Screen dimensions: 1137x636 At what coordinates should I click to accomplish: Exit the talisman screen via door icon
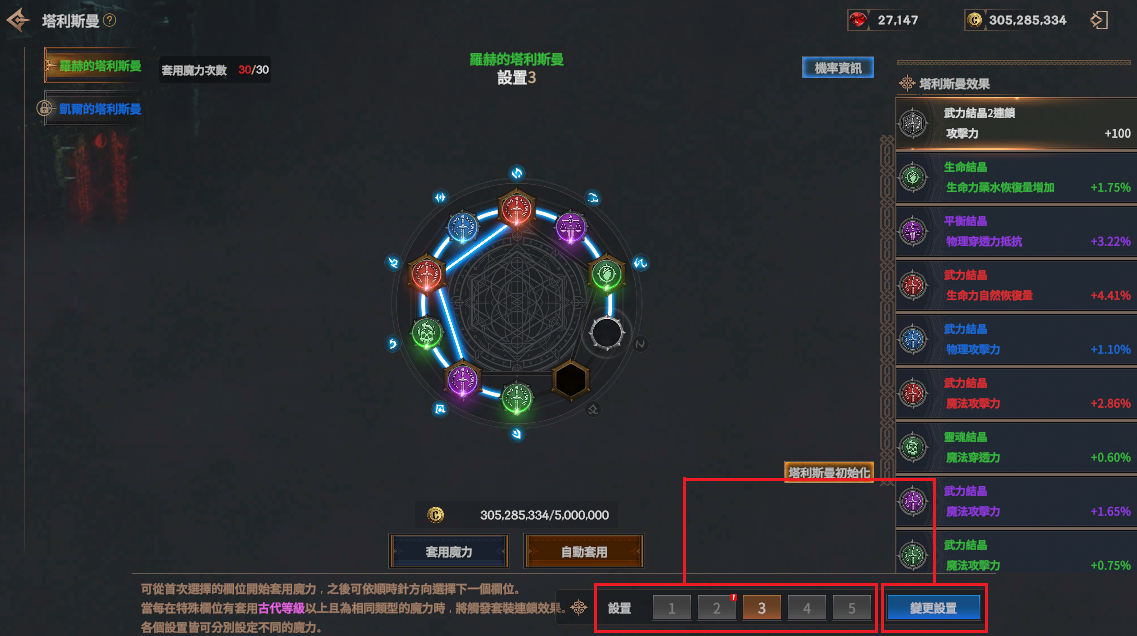coord(1099,20)
